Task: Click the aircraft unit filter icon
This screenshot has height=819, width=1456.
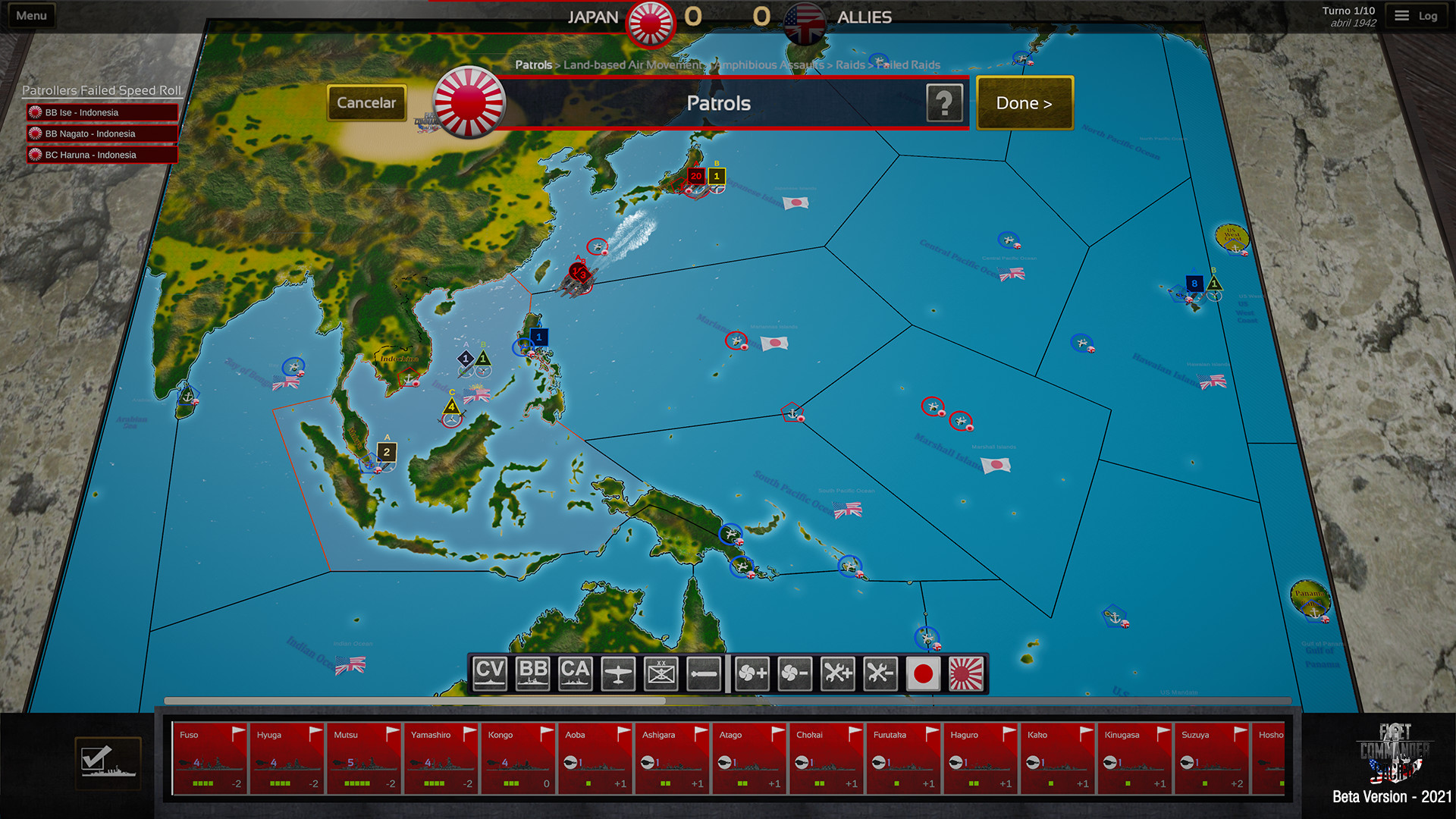Action: tap(617, 672)
